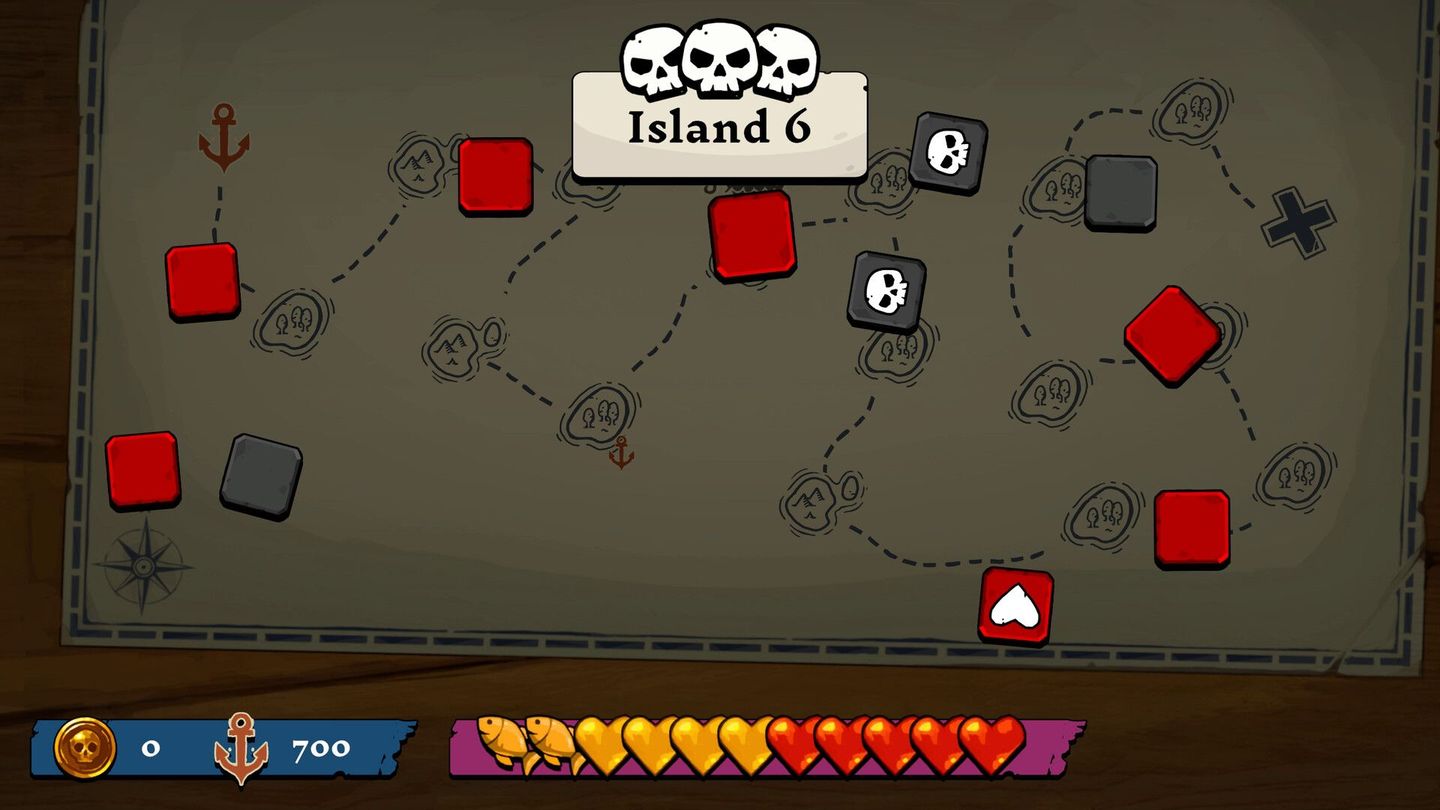Open the Island 6 title banner
Image resolution: width=1440 pixels, height=810 pixels.
pyautogui.click(x=719, y=125)
